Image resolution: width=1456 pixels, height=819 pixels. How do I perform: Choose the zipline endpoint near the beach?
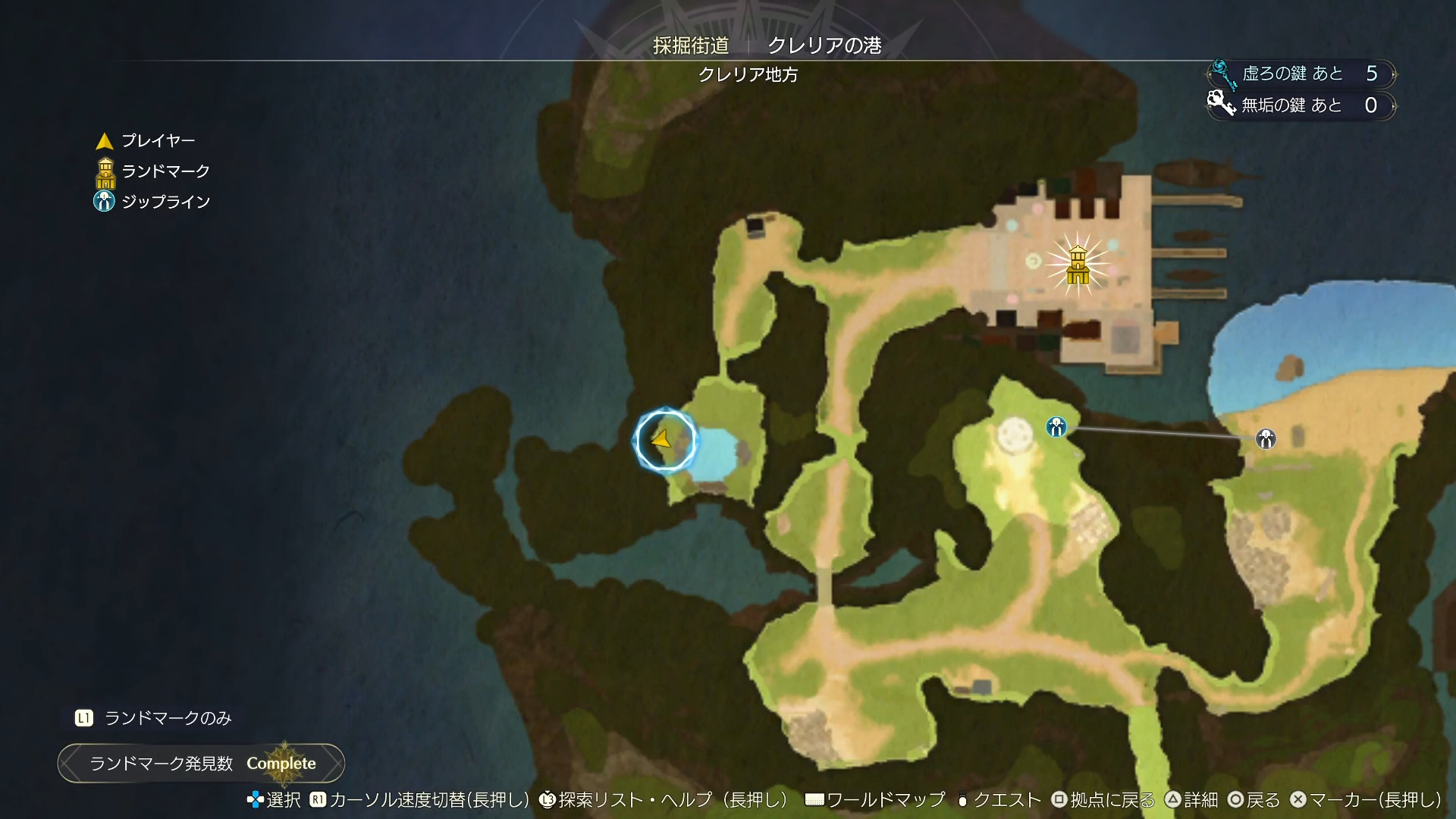(1266, 438)
